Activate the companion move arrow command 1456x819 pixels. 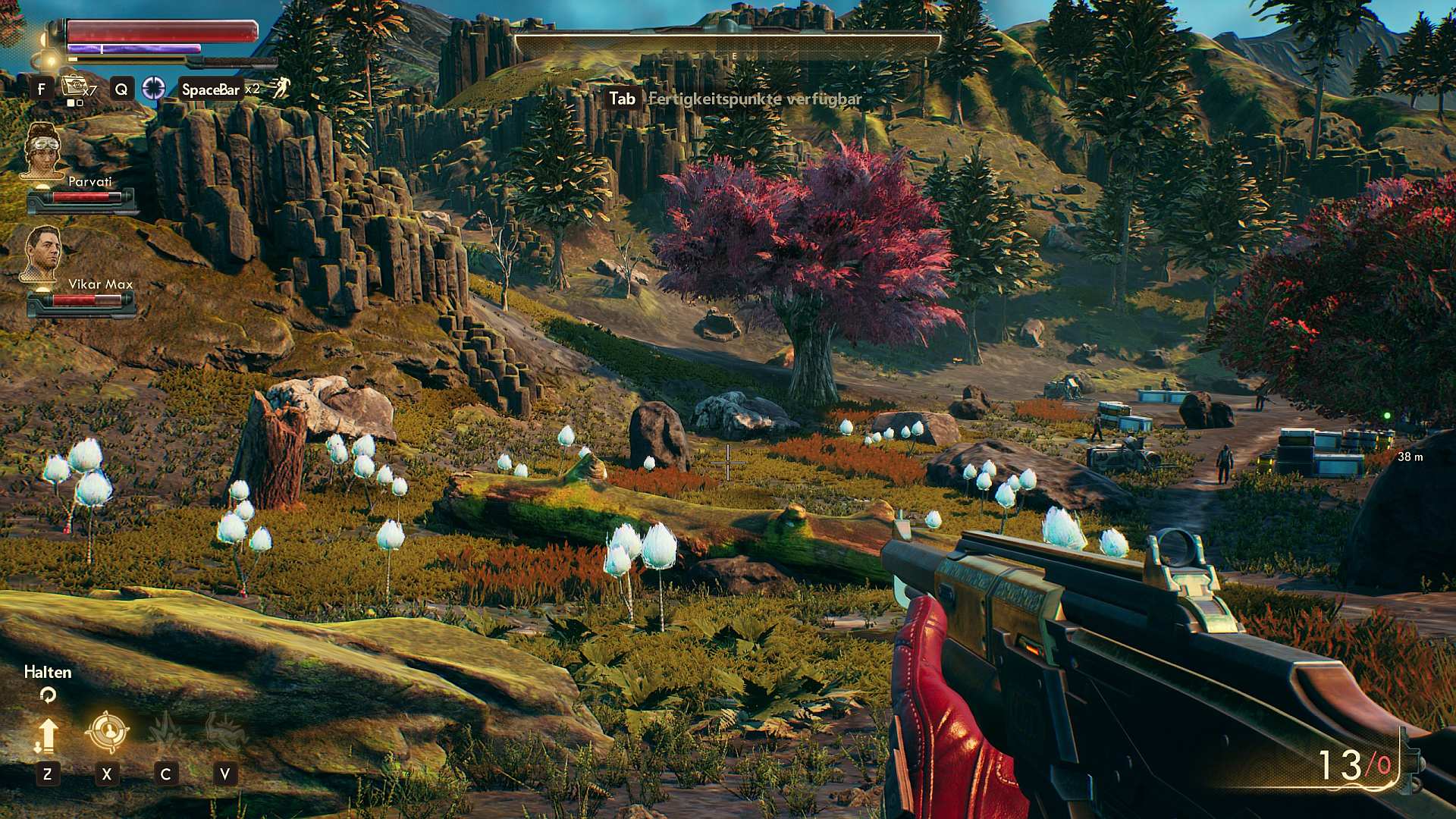pos(47,734)
